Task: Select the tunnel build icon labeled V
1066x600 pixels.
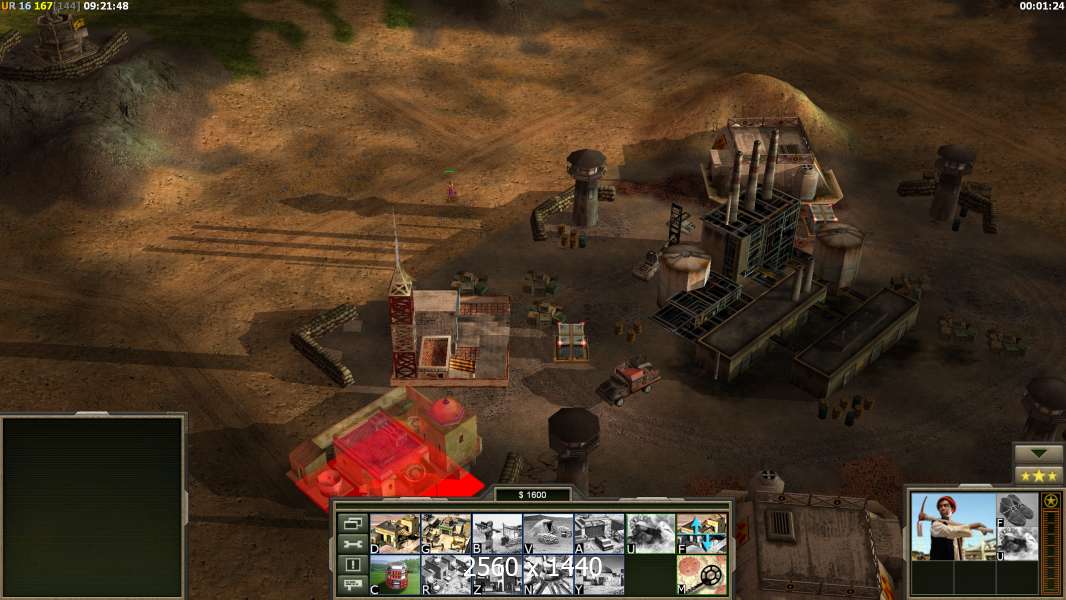Action: pos(548,533)
